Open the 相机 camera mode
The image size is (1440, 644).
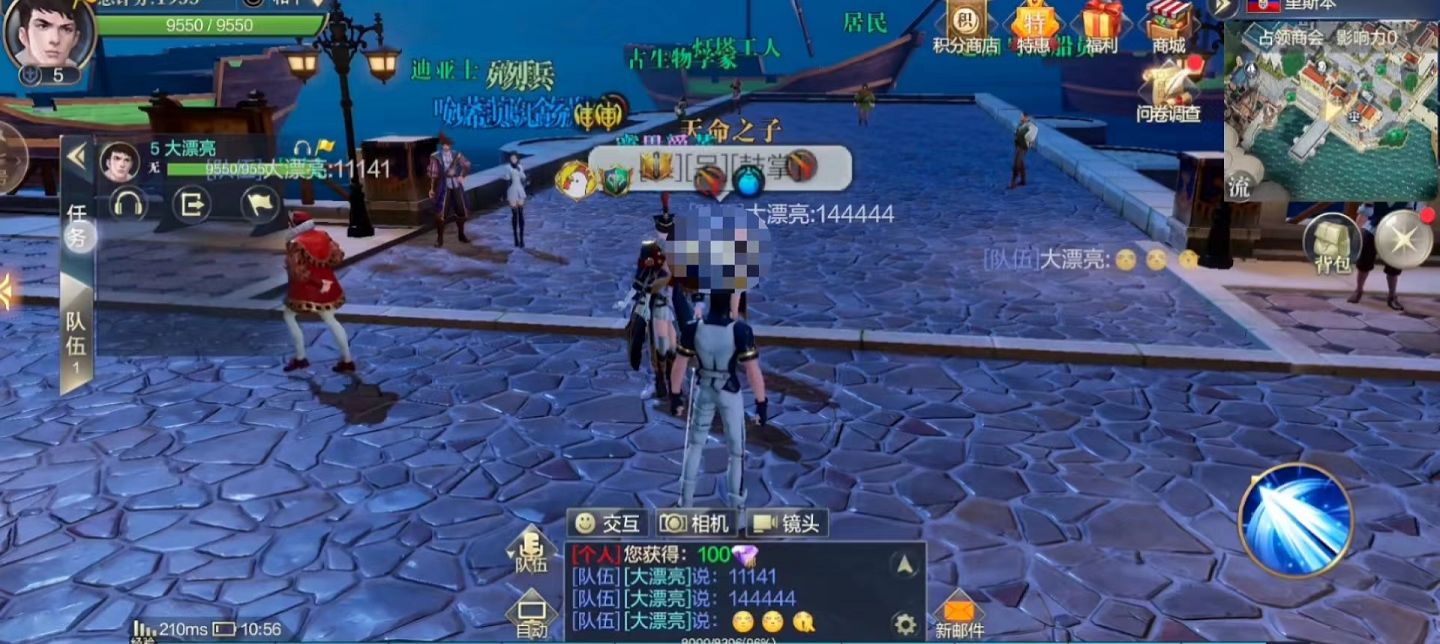(x=697, y=523)
